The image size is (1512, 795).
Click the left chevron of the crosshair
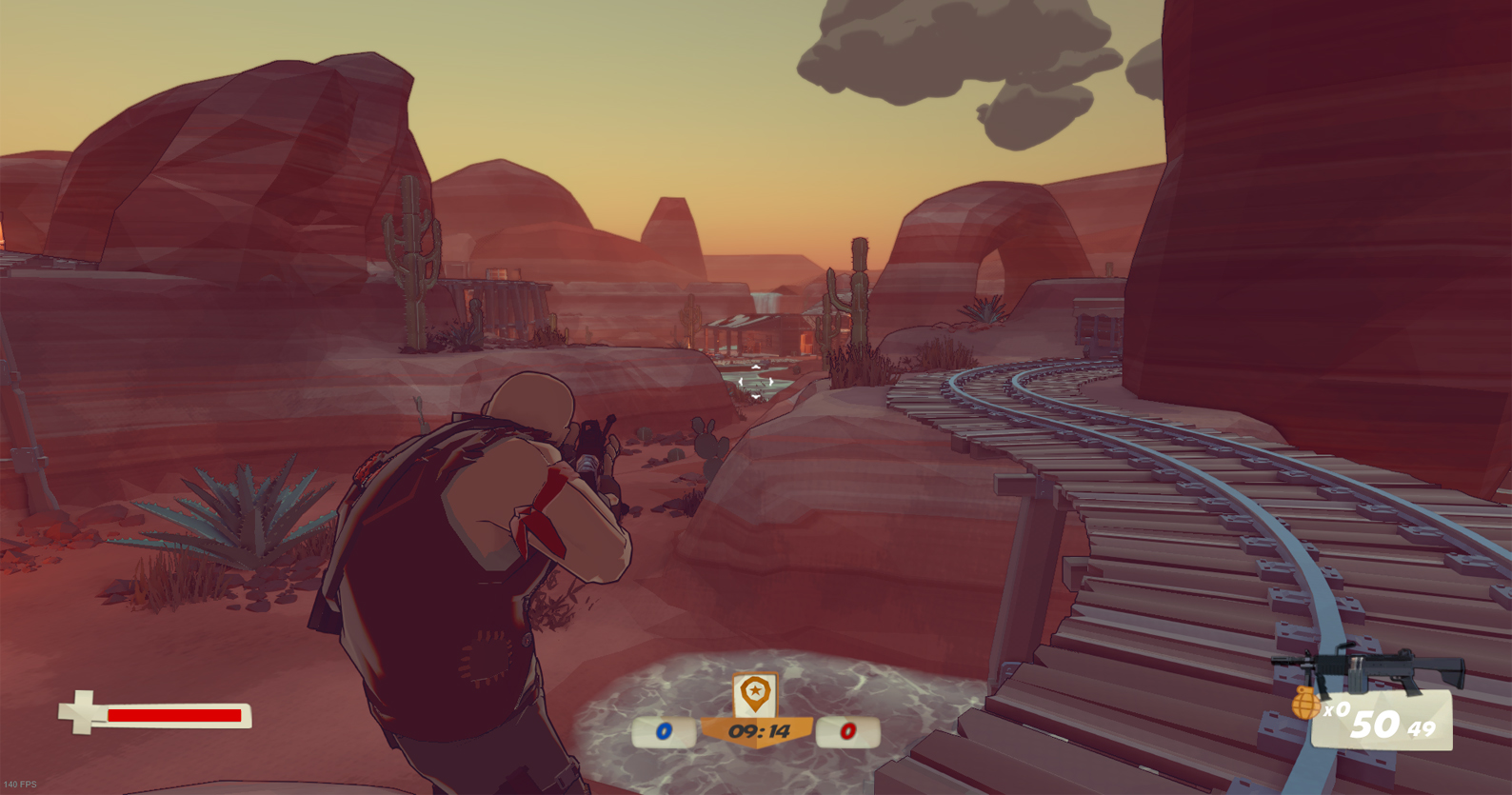(741, 382)
